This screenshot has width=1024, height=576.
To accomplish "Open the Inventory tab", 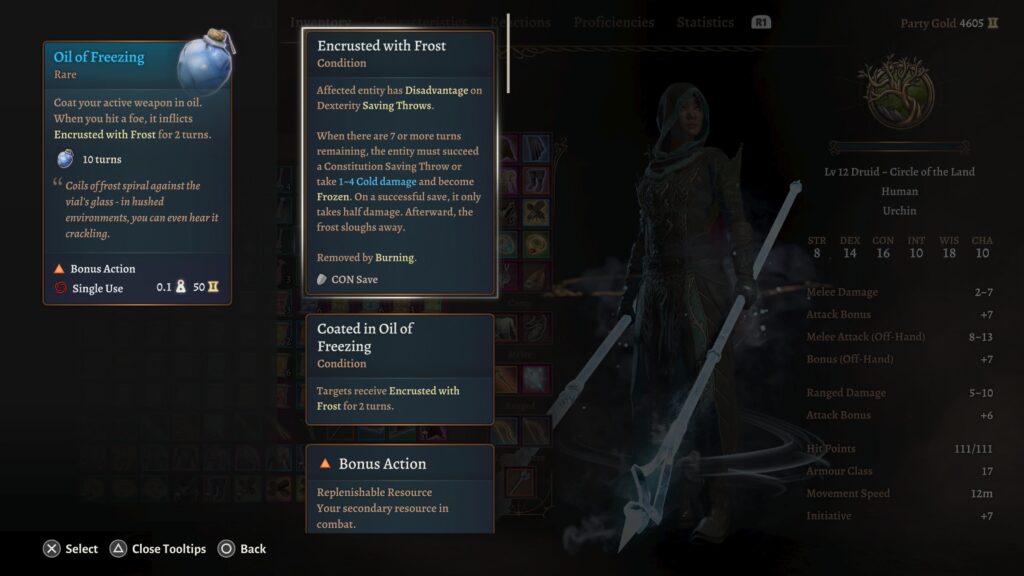I will pyautogui.click(x=320, y=22).
